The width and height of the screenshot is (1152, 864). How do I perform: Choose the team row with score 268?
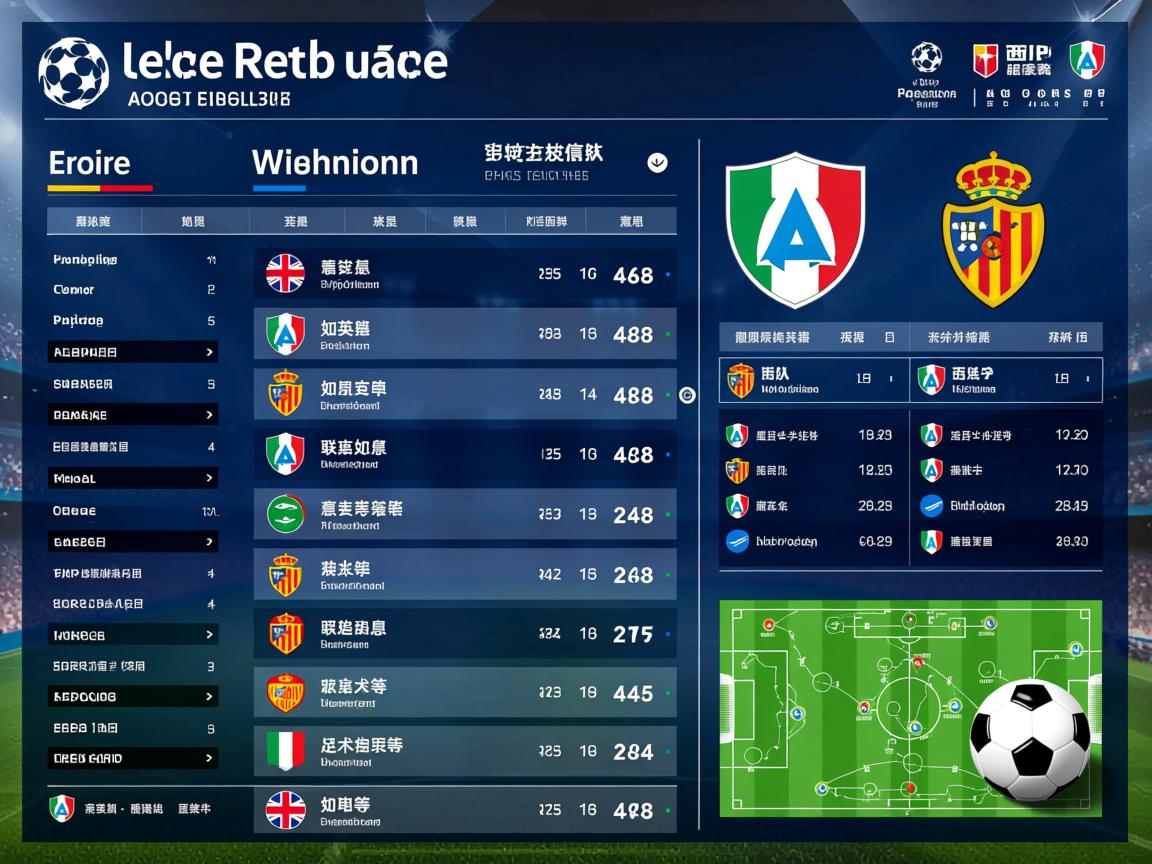click(x=465, y=574)
